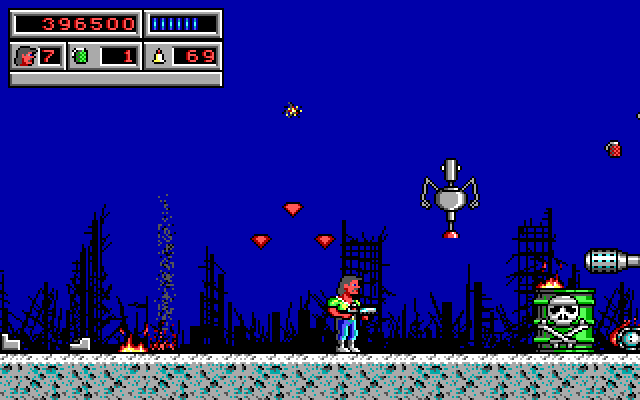This screenshot has height=400, width=640.
Task: Select the green grenade icon
Action: (x=81, y=56)
